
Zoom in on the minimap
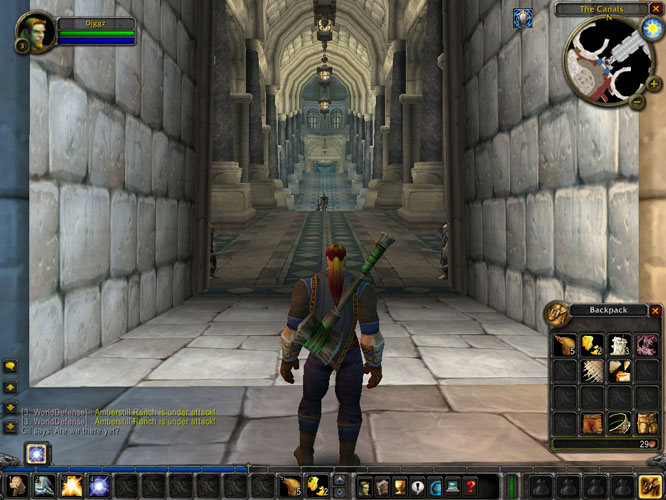654,84
